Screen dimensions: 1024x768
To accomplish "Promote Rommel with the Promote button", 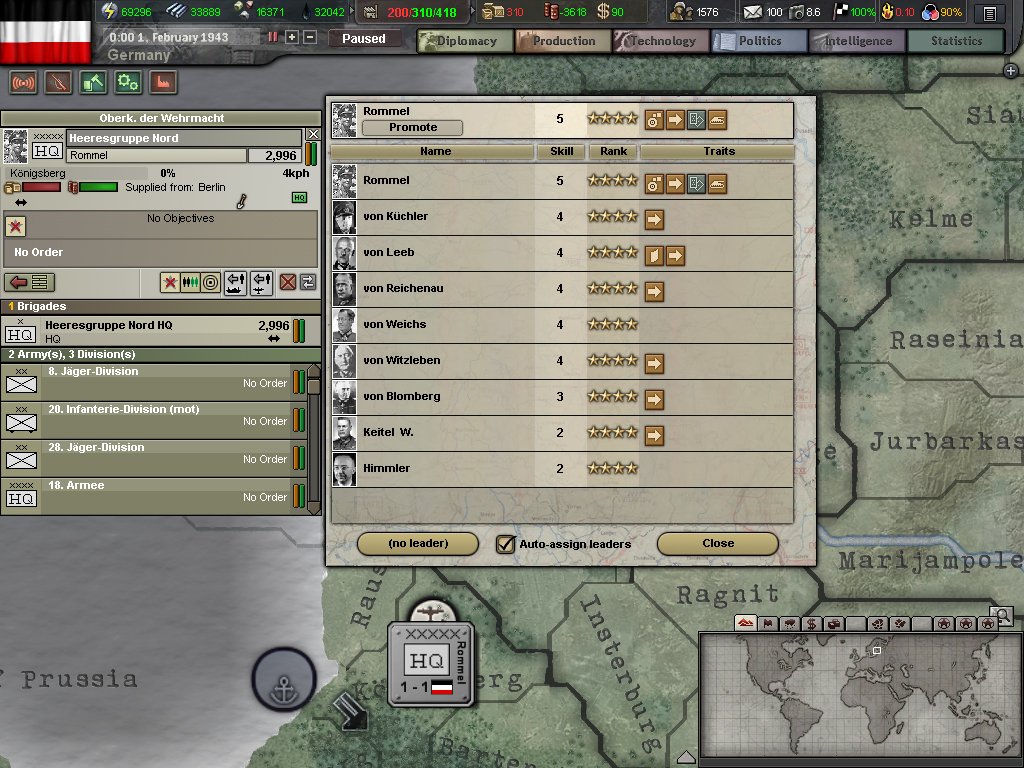I will [x=413, y=128].
